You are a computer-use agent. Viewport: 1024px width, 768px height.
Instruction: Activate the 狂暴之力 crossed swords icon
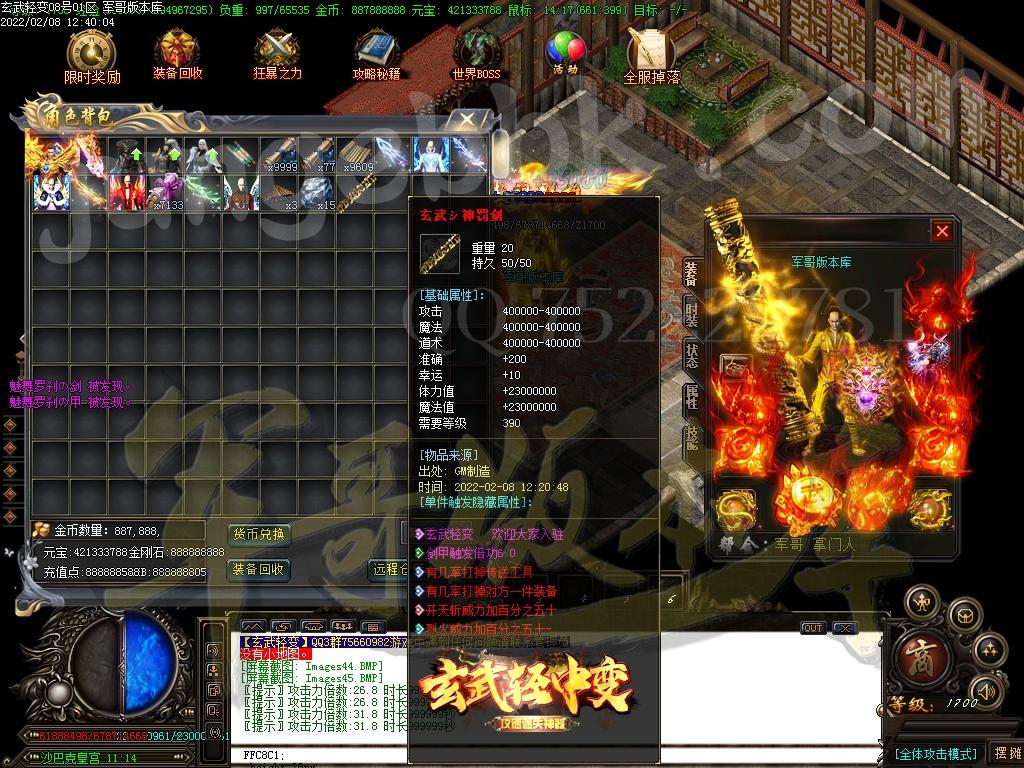click(277, 54)
